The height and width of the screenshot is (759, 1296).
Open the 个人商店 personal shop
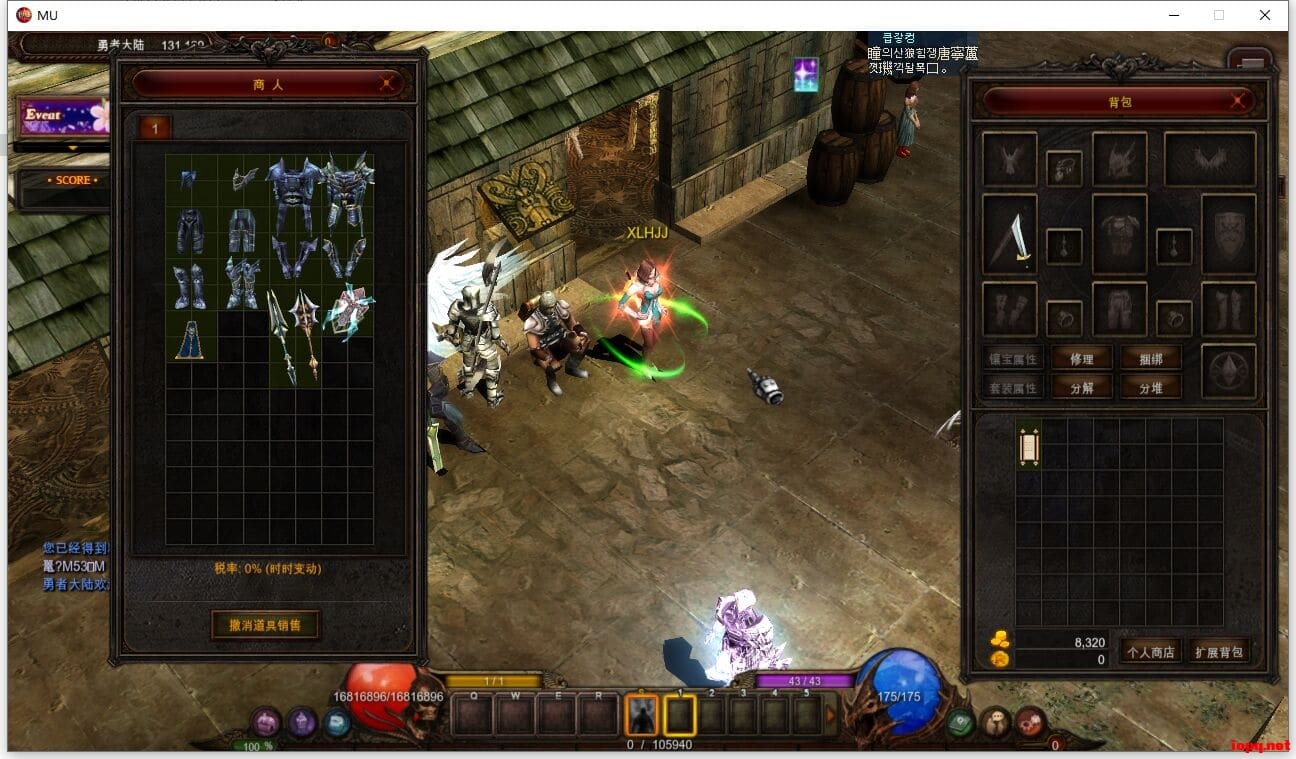point(1150,652)
